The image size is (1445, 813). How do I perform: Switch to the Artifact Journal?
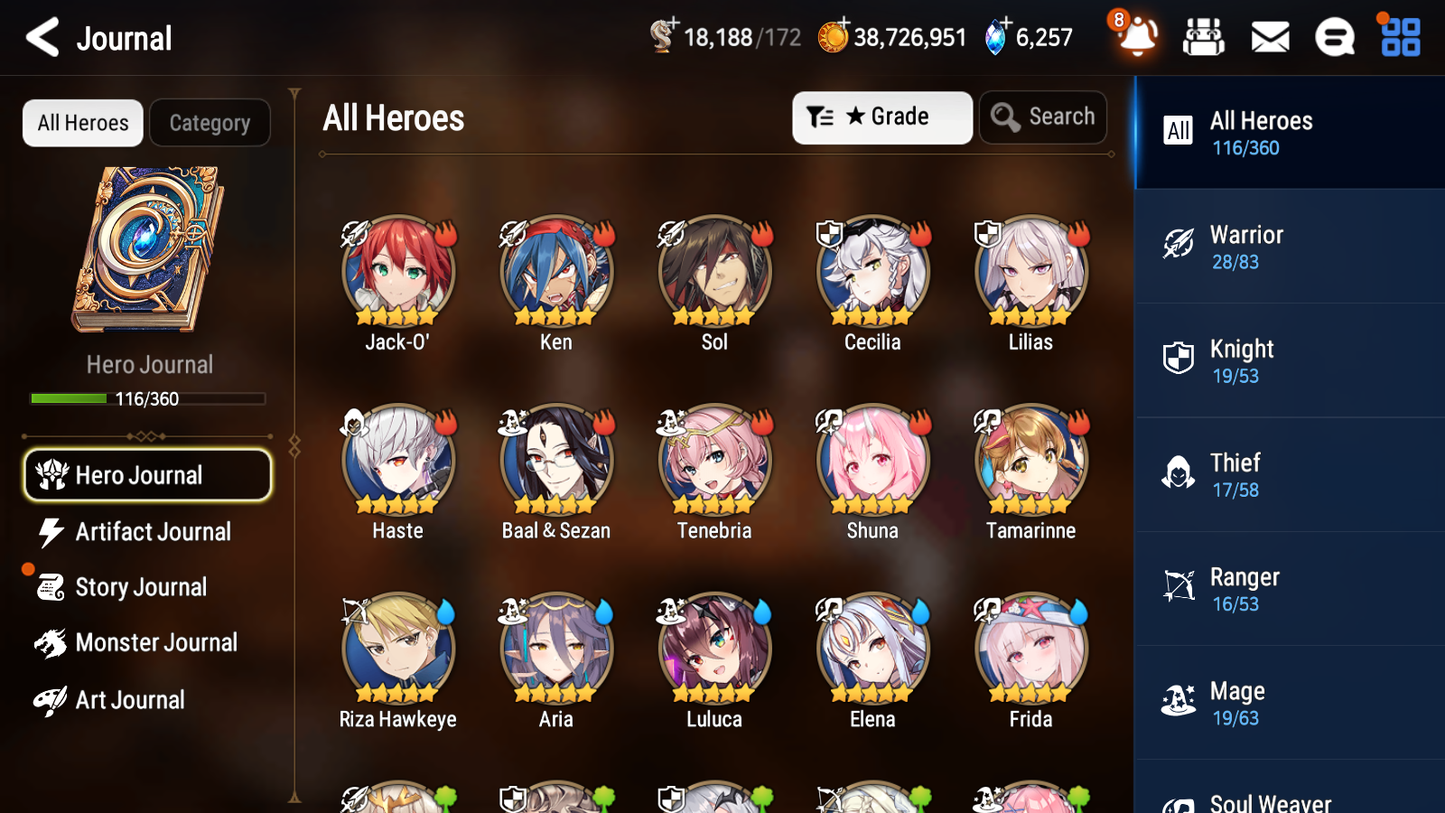tap(147, 532)
